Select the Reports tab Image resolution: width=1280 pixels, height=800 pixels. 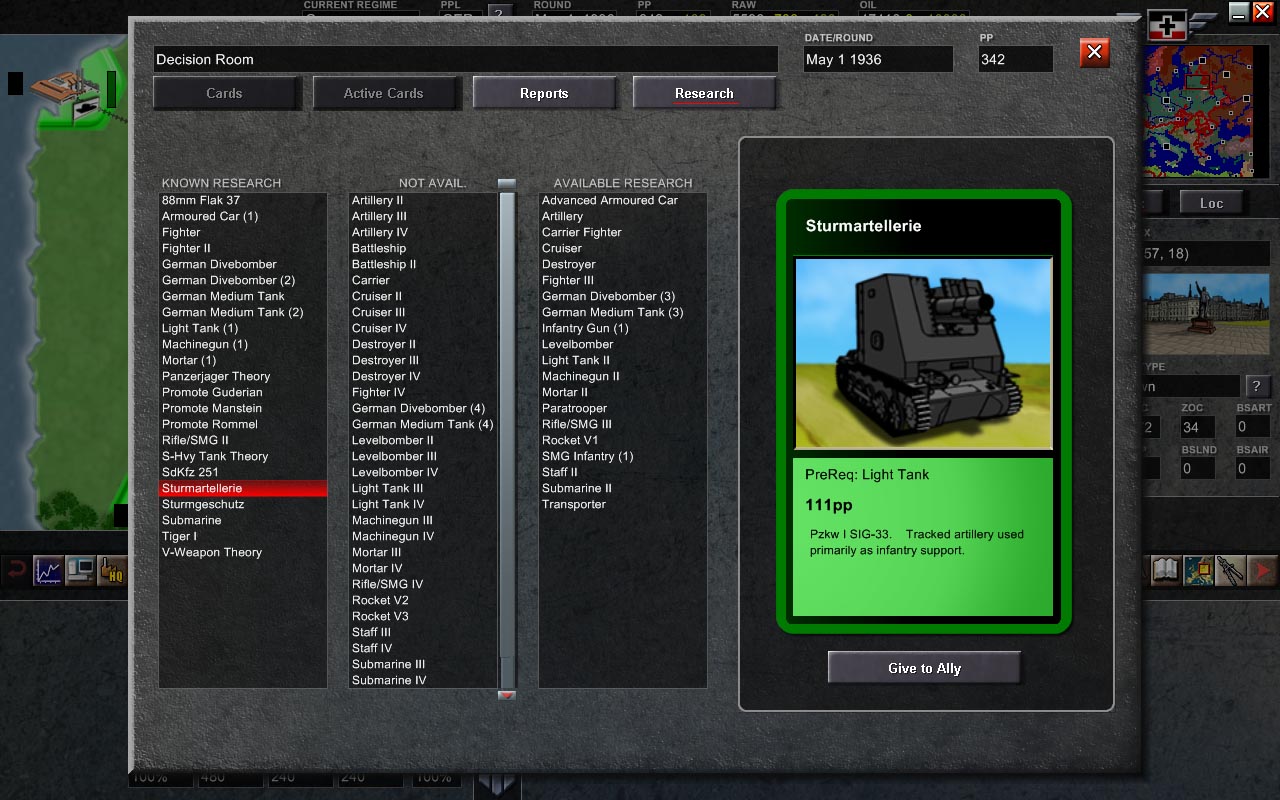point(544,92)
